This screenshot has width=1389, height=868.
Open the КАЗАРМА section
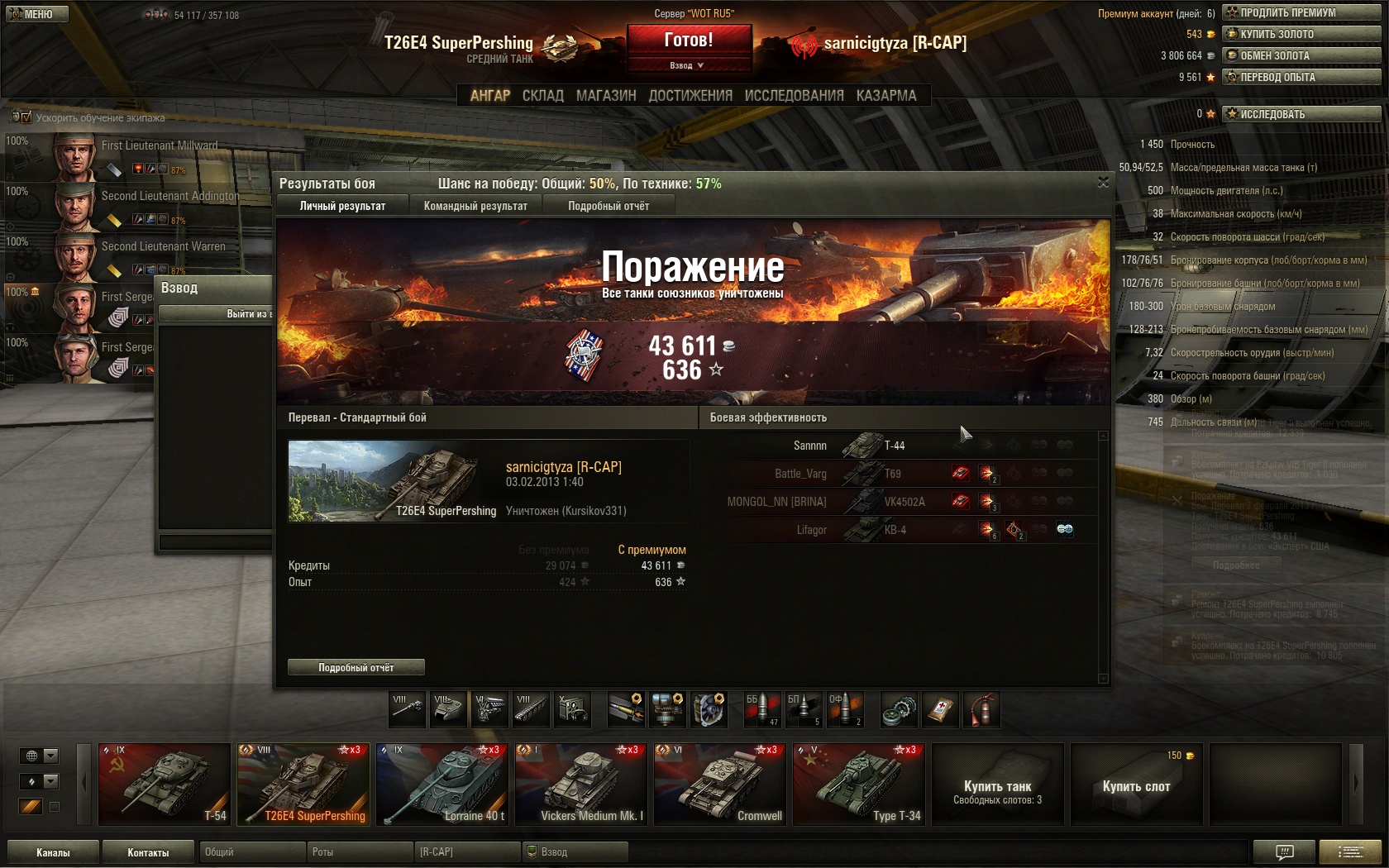pos(886,96)
